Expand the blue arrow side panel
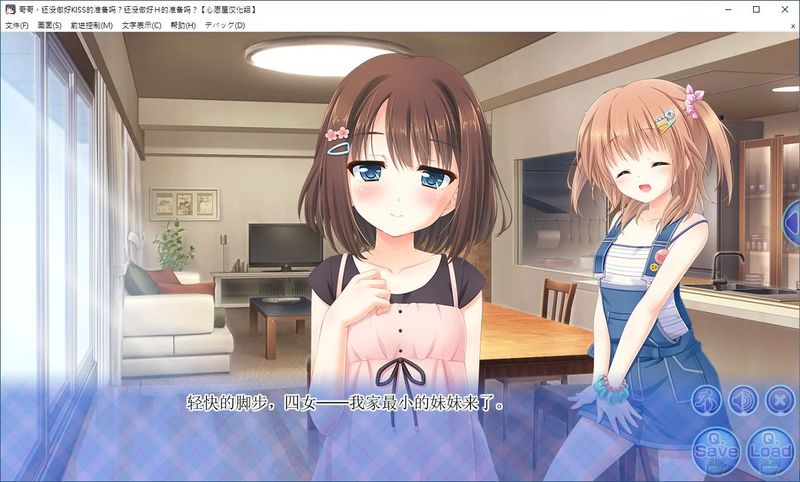 [x=790, y=215]
